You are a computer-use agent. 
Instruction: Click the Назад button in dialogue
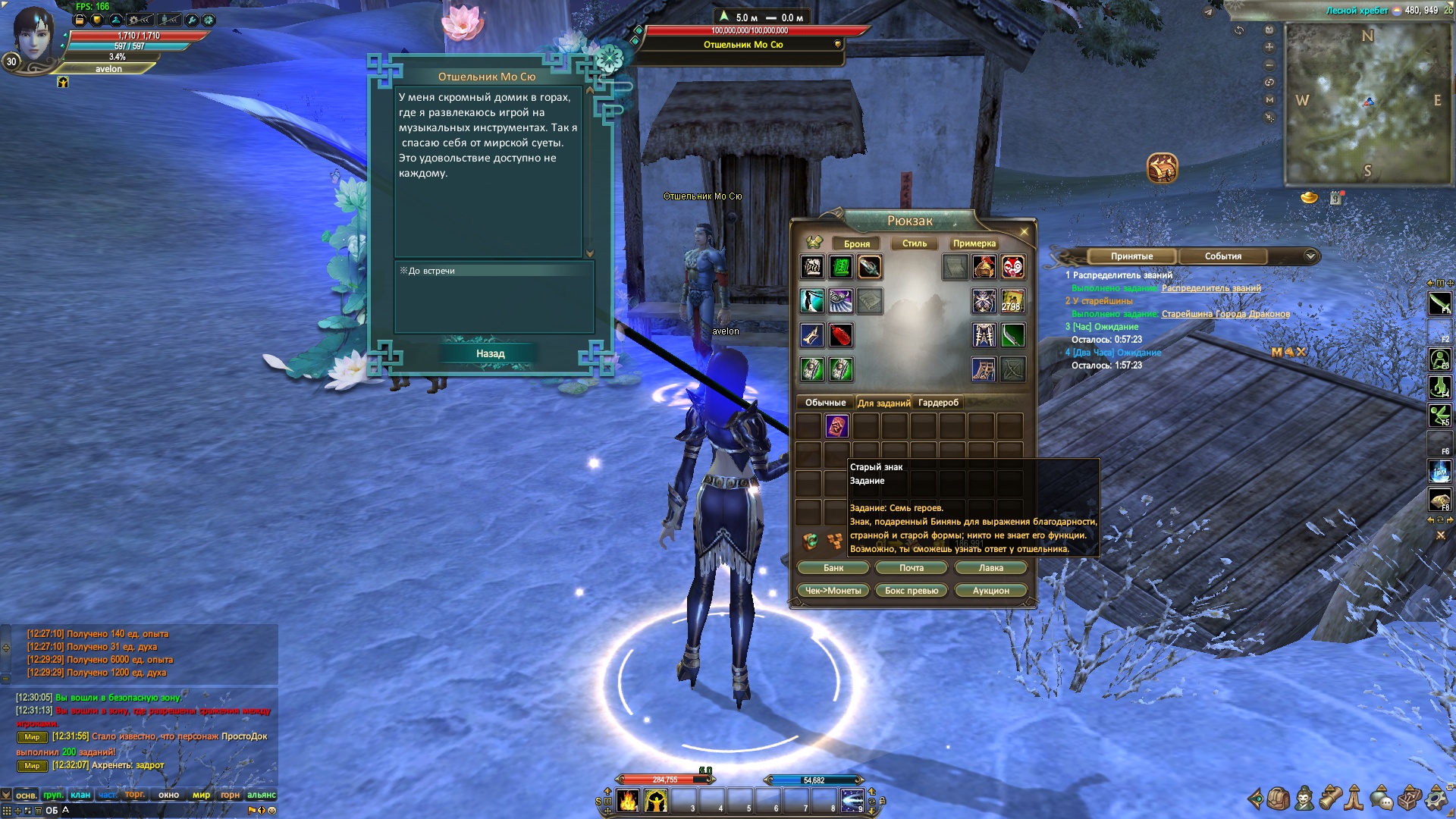pos(490,353)
